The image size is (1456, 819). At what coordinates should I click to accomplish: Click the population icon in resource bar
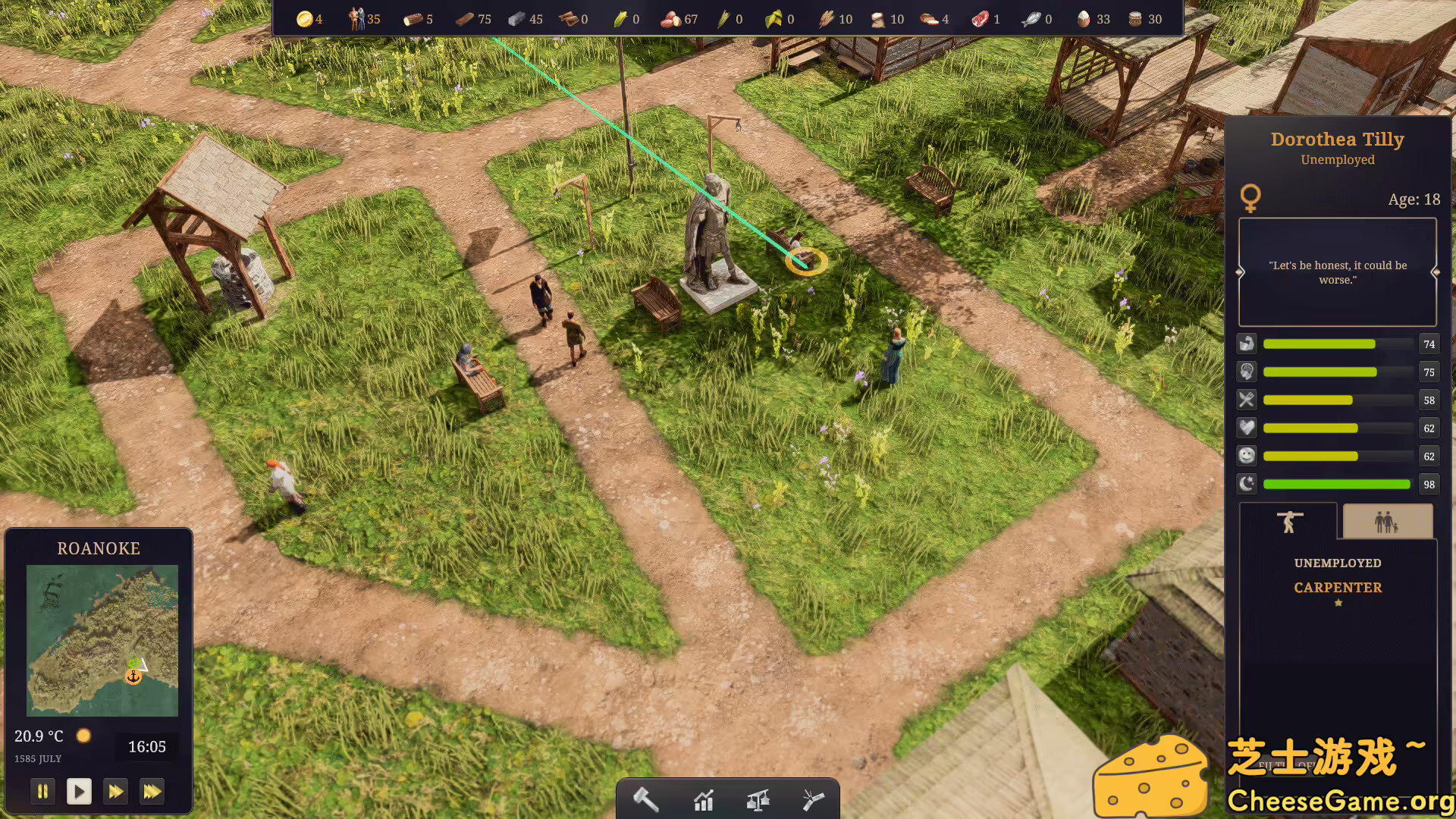pos(356,18)
